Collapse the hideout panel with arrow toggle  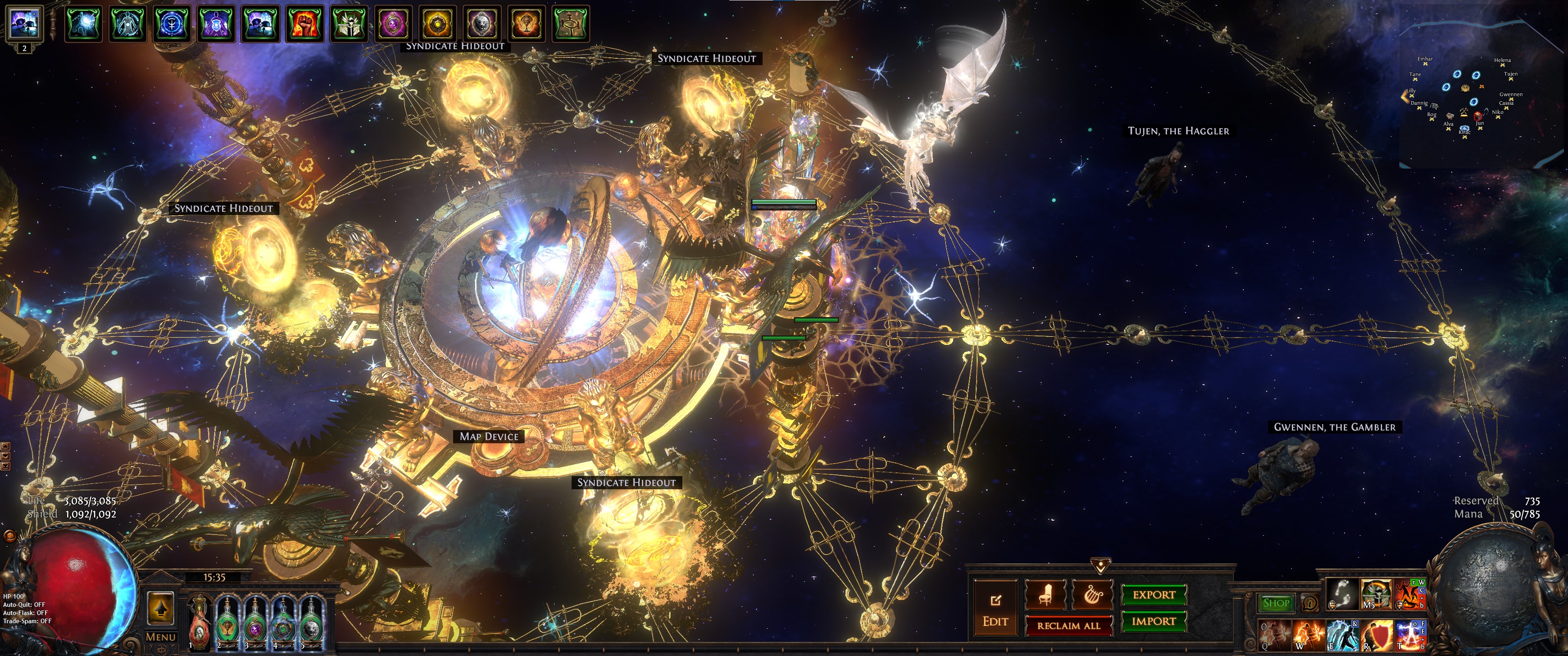[1100, 566]
